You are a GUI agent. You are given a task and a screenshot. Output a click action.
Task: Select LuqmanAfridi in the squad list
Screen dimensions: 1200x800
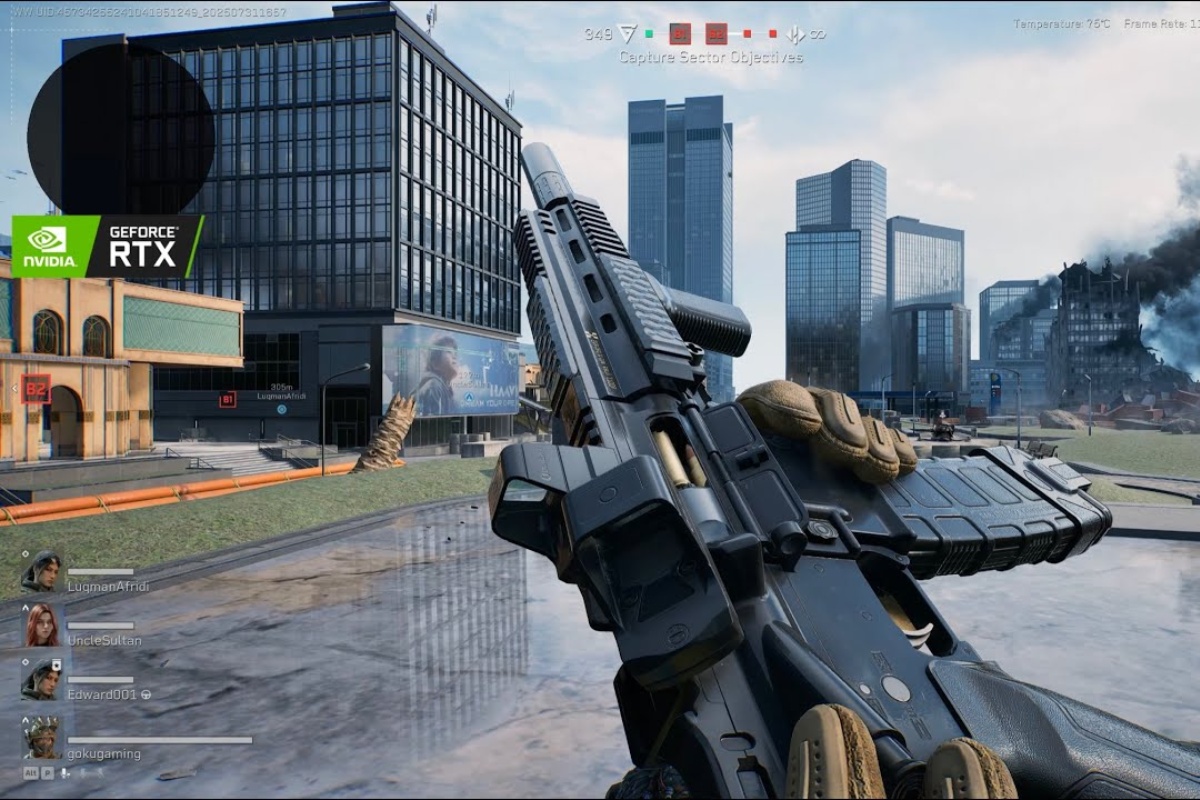[x=107, y=586]
